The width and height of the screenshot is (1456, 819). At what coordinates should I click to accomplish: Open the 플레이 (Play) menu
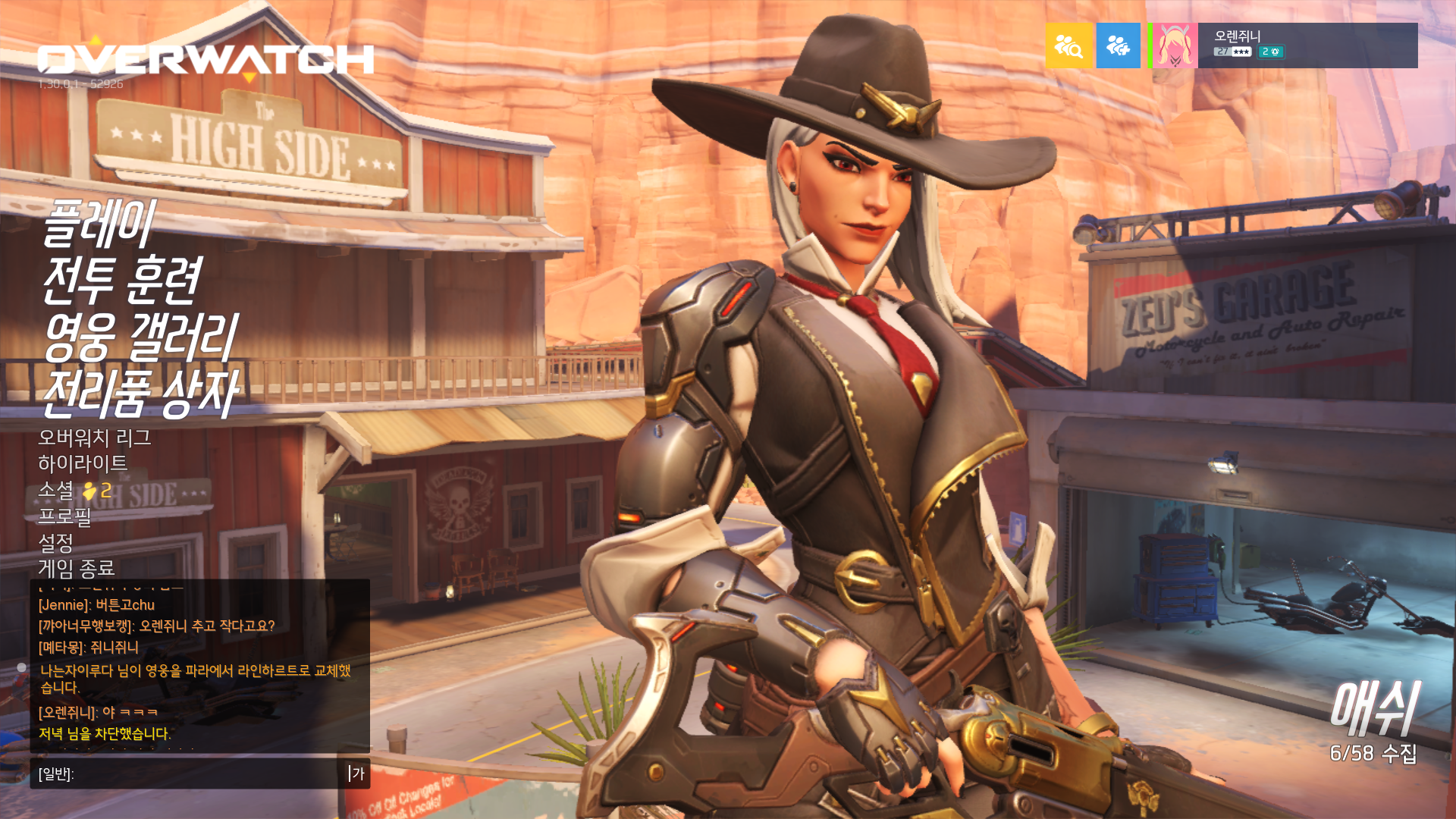point(99,224)
